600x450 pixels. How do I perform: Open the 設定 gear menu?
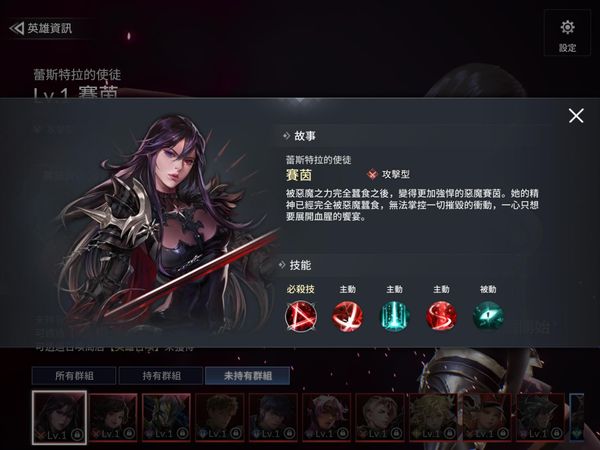(x=567, y=33)
